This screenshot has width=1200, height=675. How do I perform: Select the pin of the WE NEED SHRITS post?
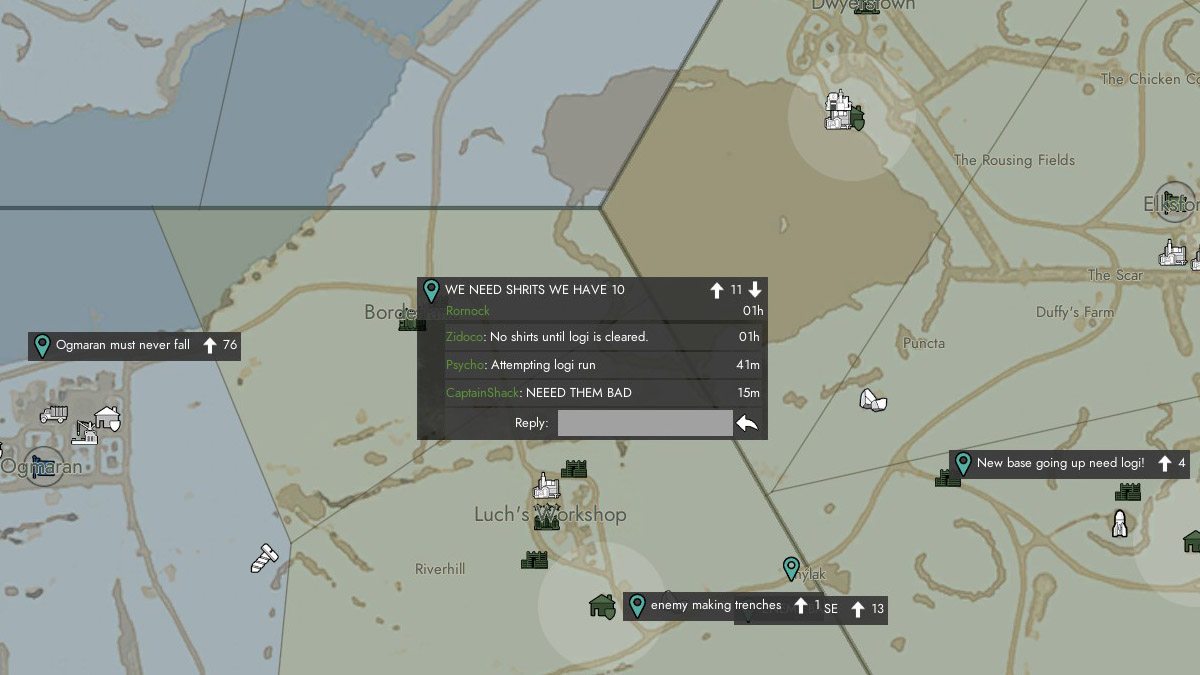[x=431, y=291]
